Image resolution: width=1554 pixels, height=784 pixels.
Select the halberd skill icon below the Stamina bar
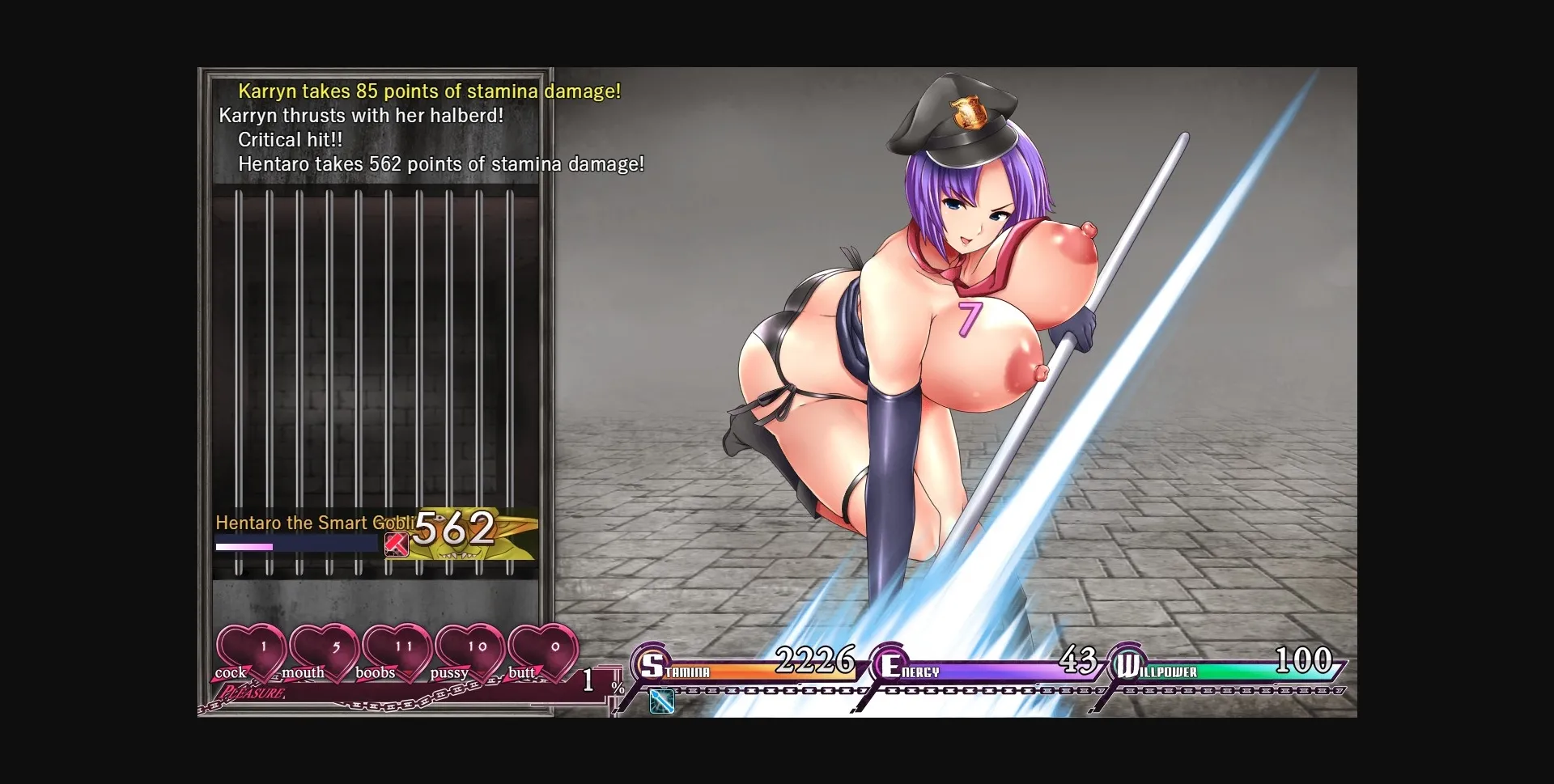(x=661, y=702)
